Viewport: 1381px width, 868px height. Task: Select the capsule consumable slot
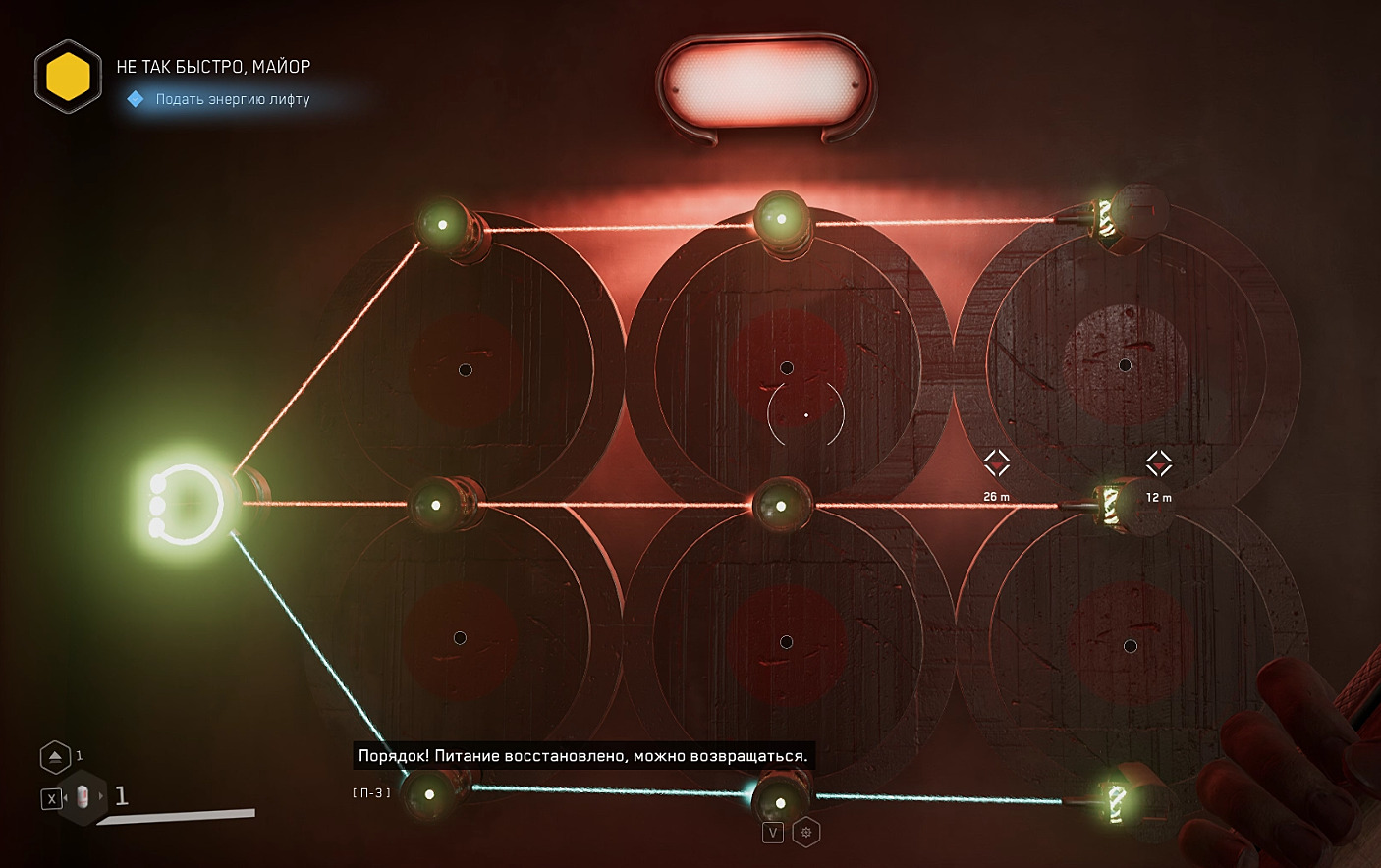[x=83, y=797]
